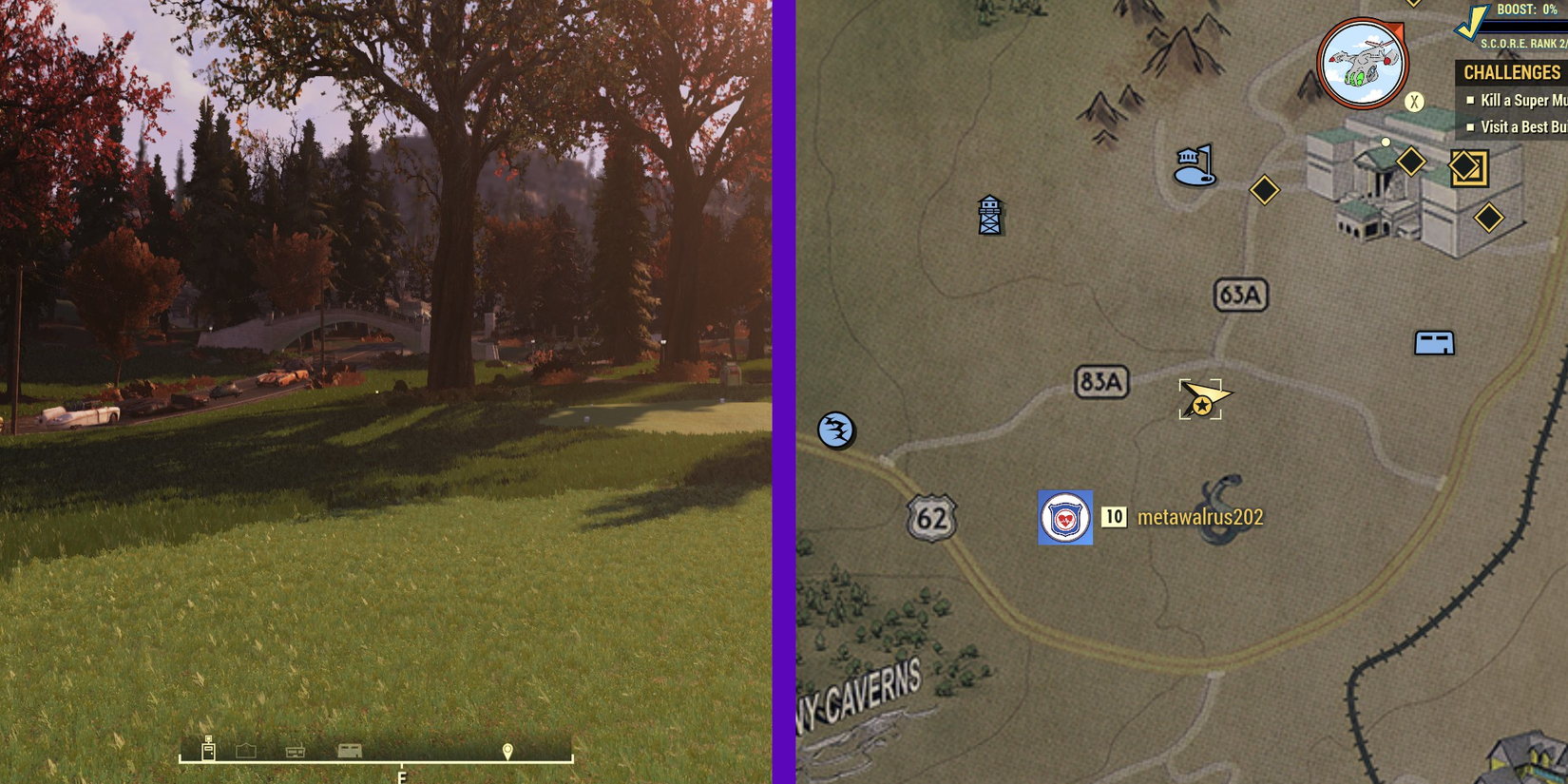Select the Route 63A road label
Screen dimensions: 1568x784
coord(1240,296)
